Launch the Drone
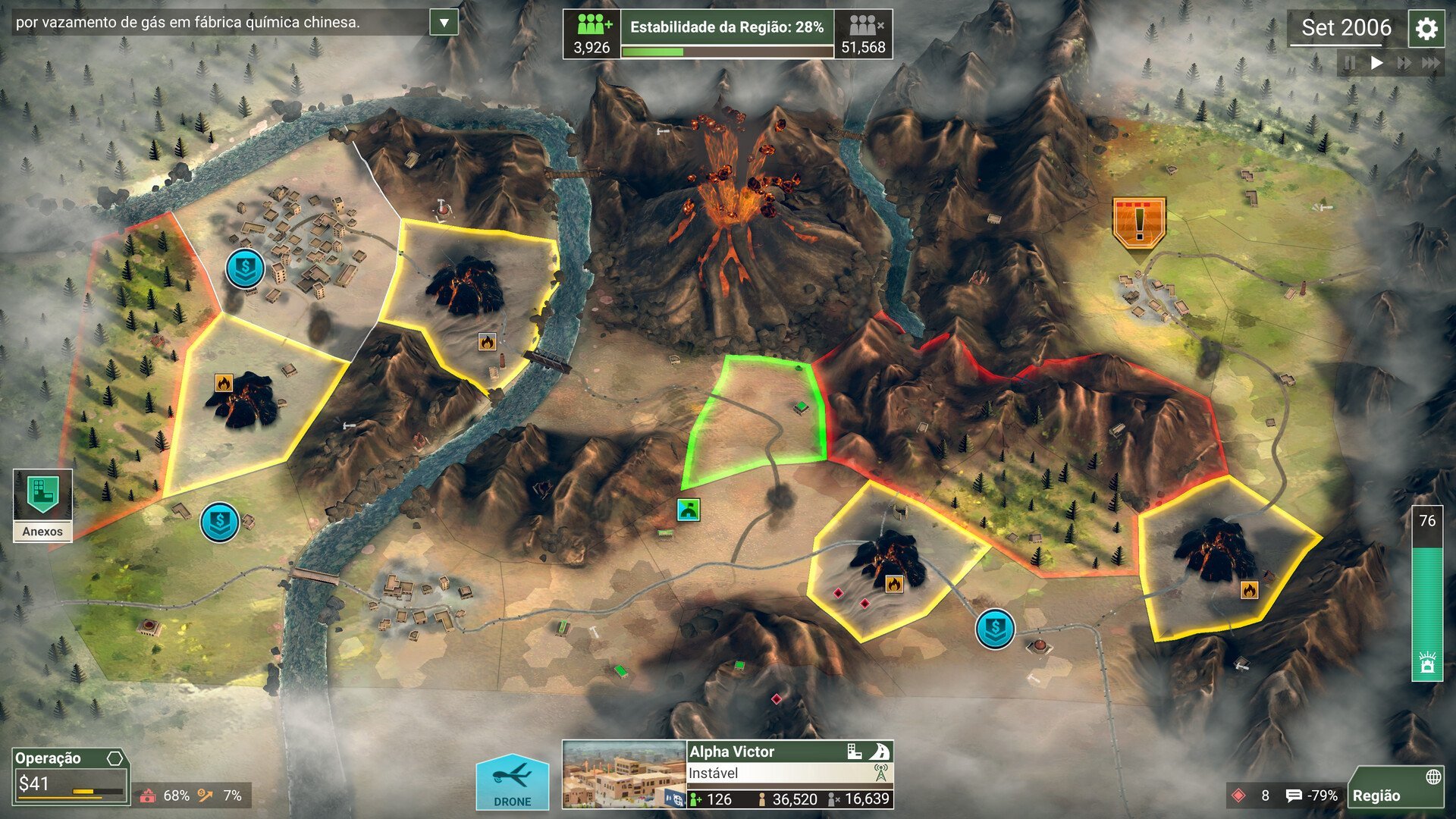 pyautogui.click(x=513, y=783)
